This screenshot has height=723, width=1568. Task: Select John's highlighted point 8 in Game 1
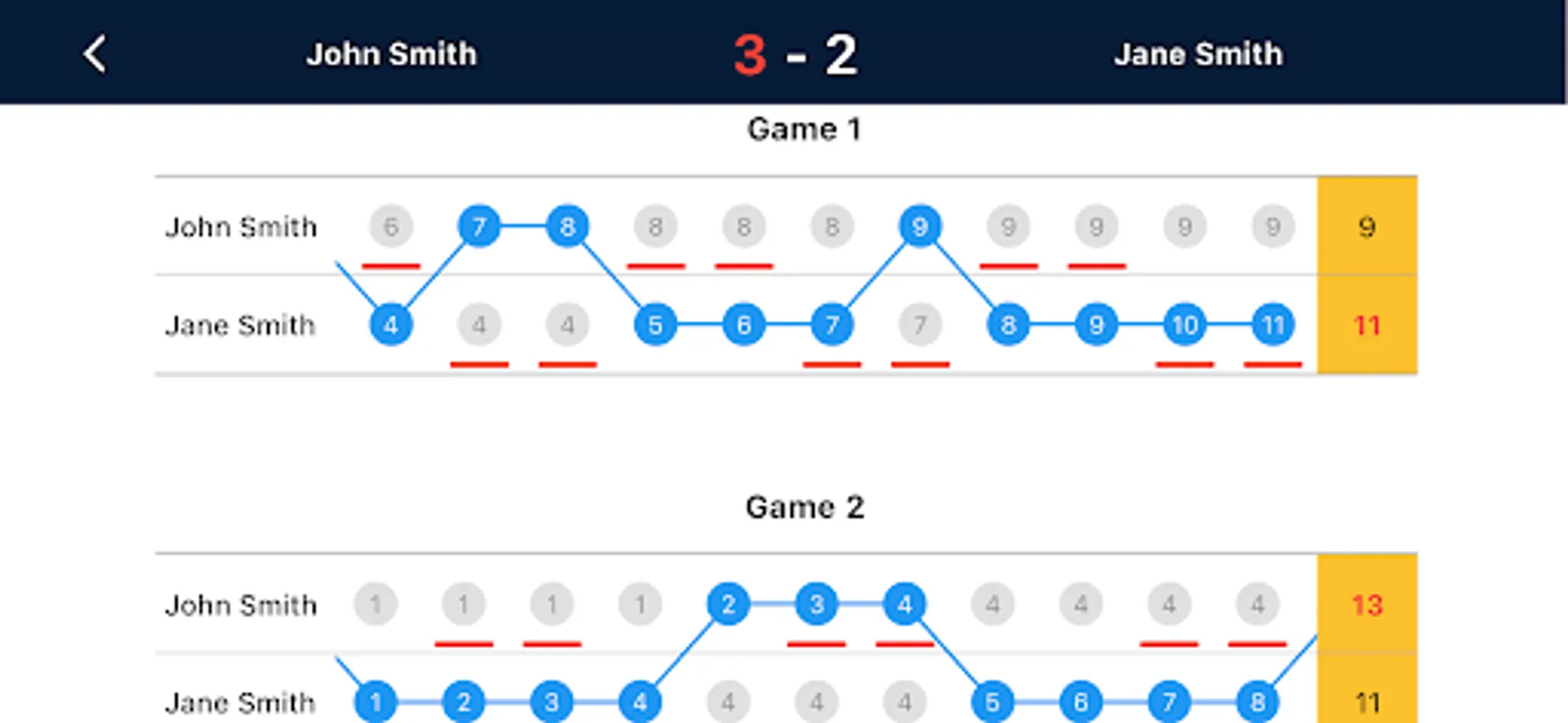pos(567,227)
